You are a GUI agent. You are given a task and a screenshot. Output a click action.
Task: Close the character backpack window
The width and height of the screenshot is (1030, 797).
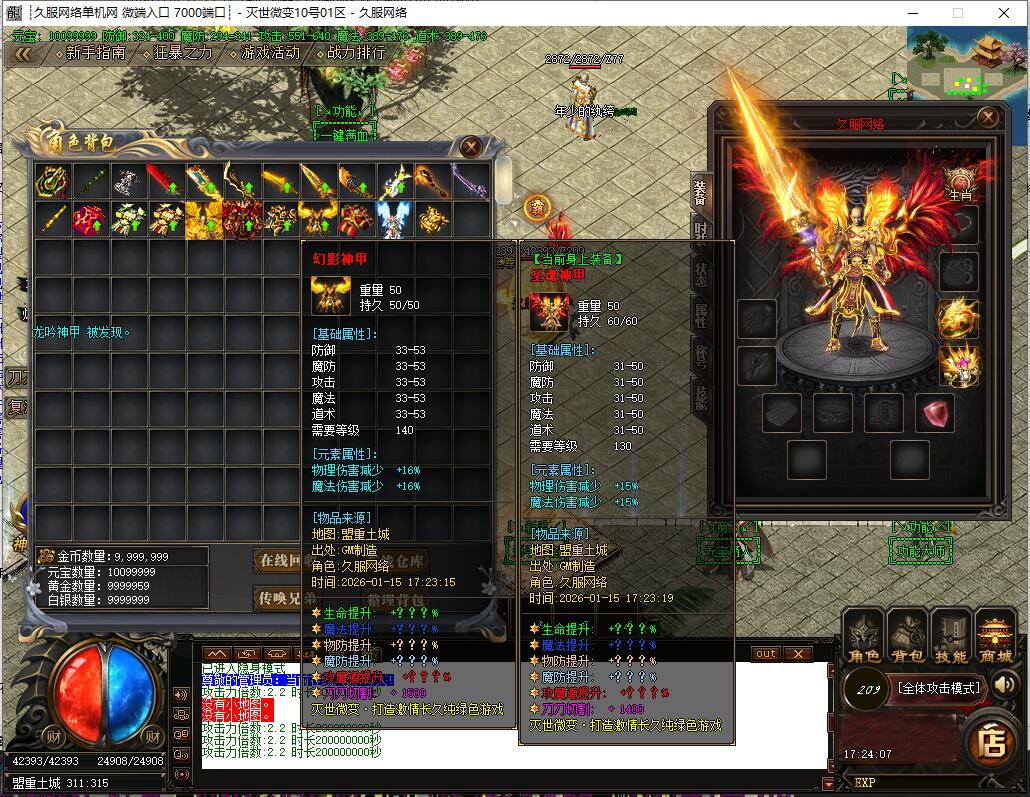point(471,147)
